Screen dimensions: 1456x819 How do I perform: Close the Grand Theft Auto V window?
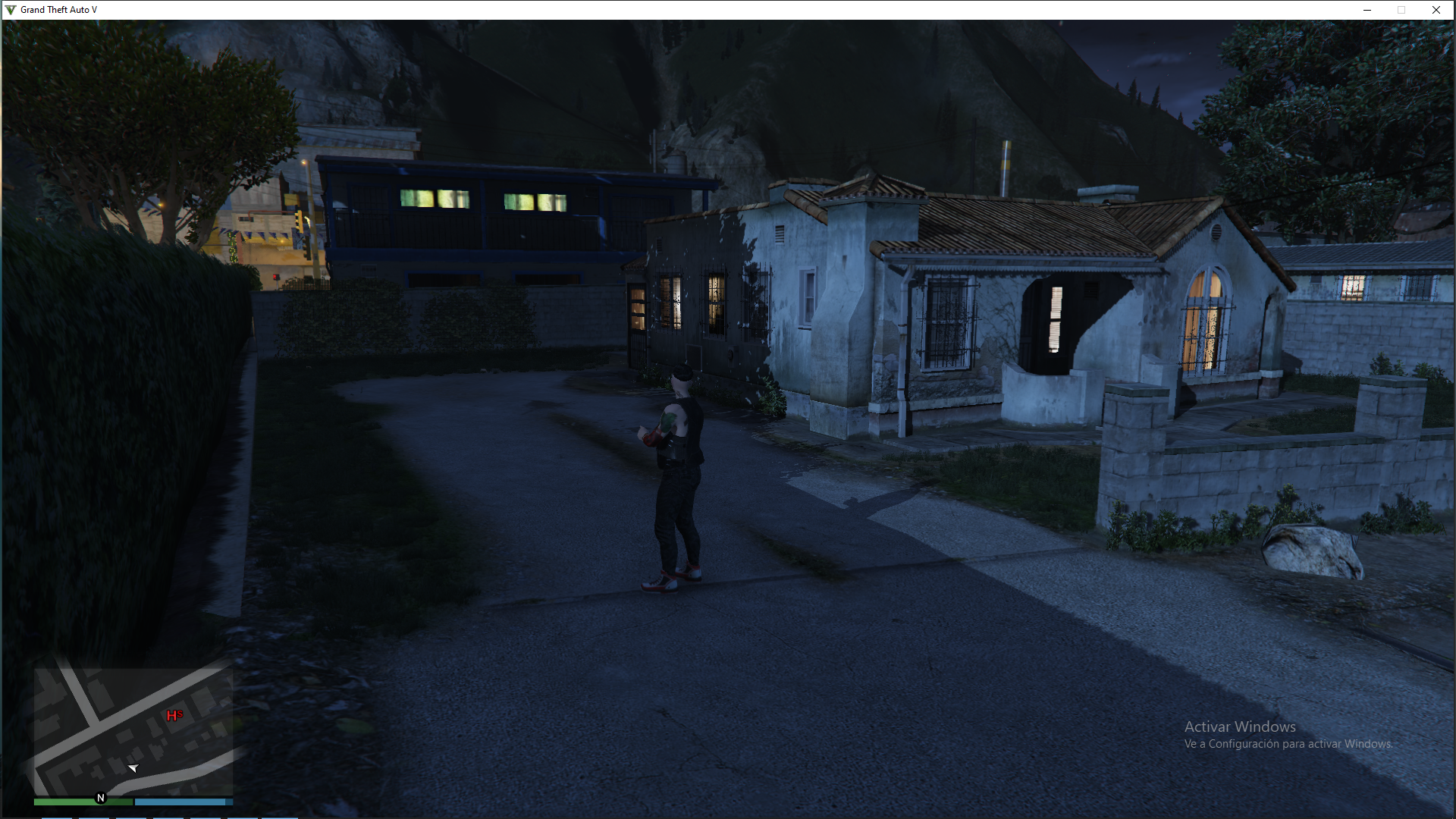(1436, 10)
